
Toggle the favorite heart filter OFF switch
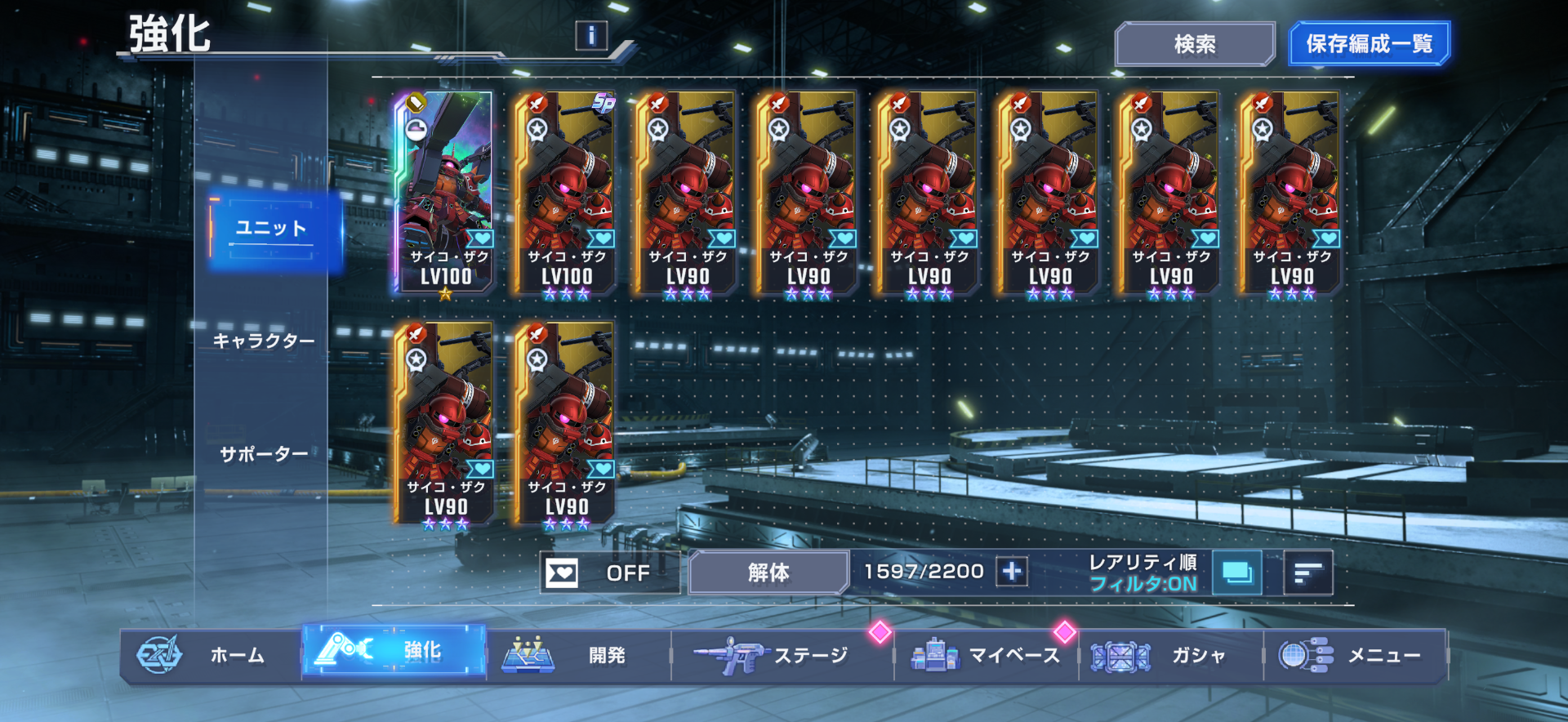[x=608, y=573]
